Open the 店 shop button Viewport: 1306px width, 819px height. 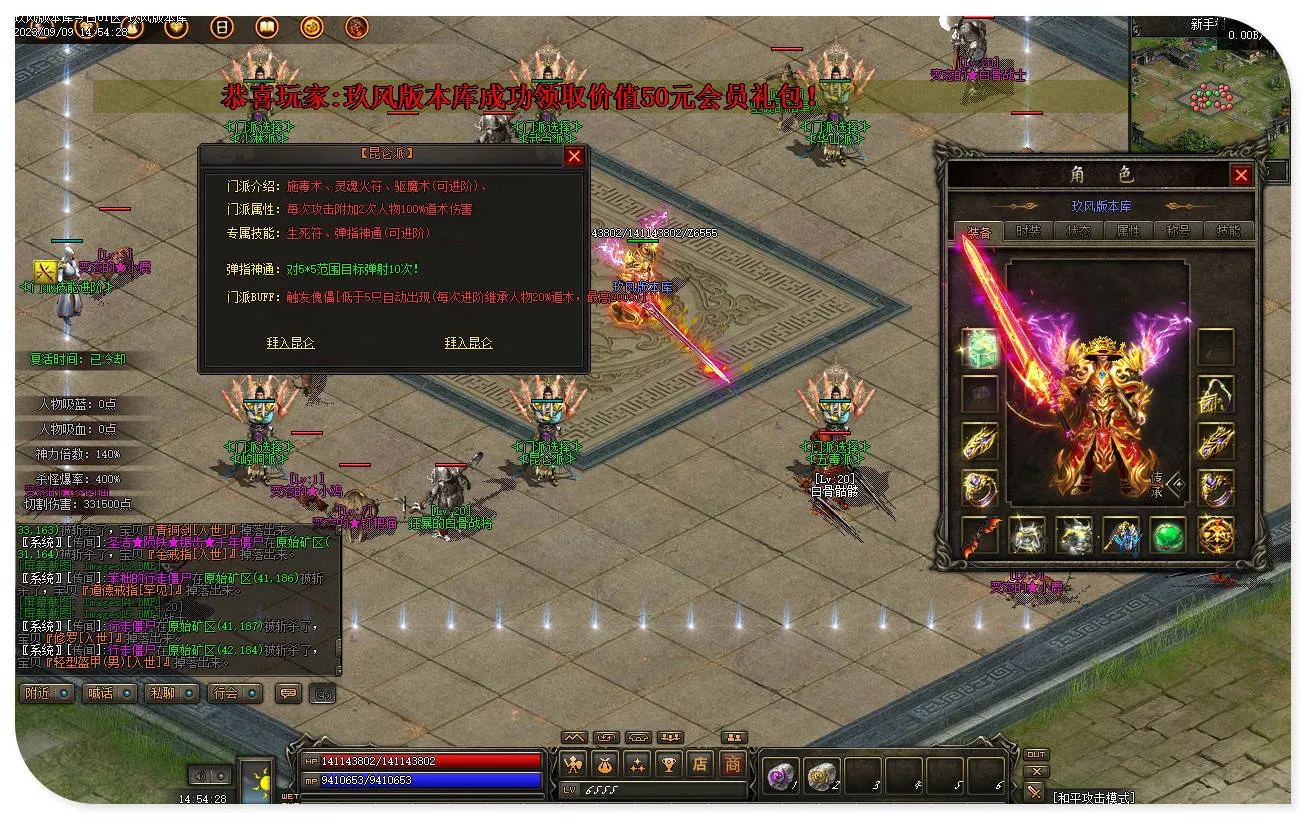pyautogui.click(x=700, y=764)
